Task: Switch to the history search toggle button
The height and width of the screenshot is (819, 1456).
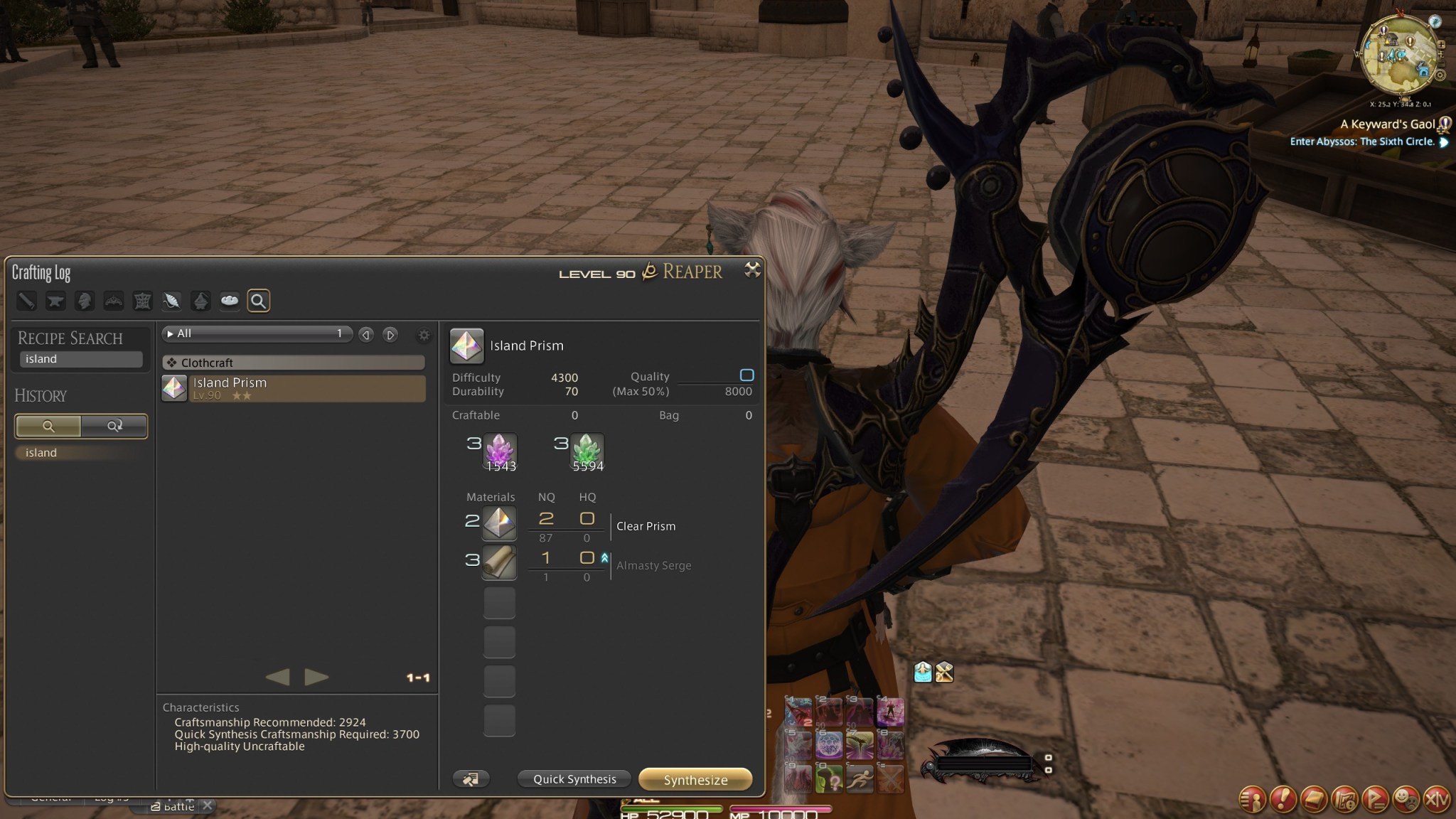Action: point(114,426)
